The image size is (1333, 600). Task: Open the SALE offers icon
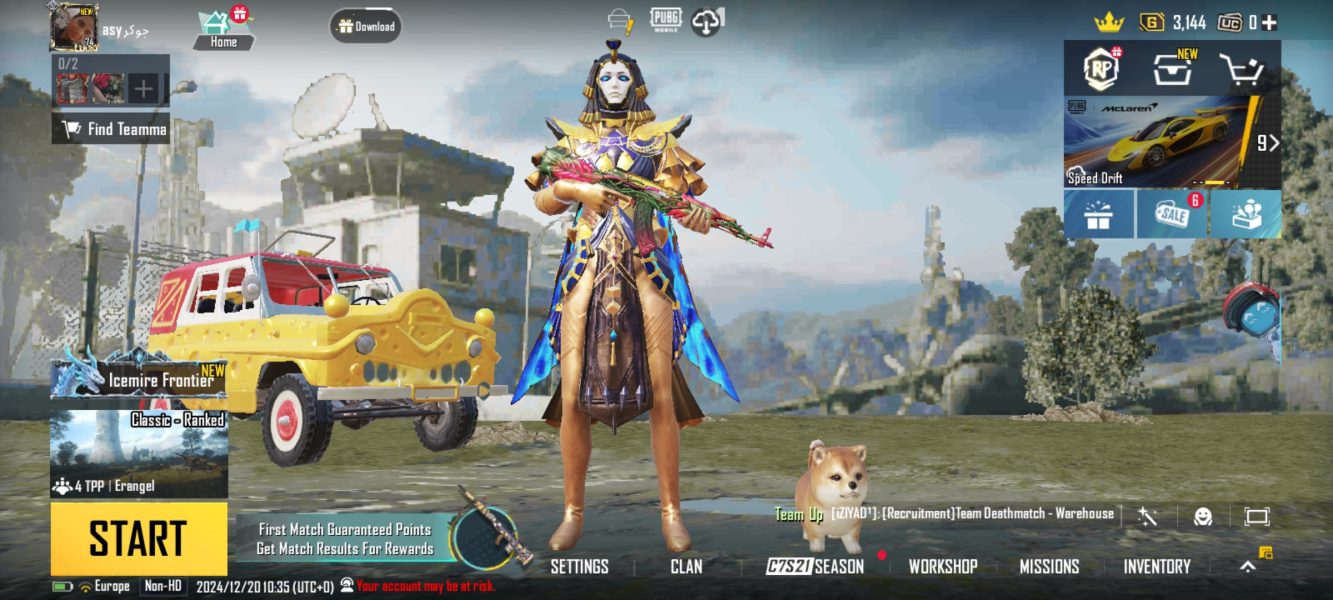point(1172,214)
